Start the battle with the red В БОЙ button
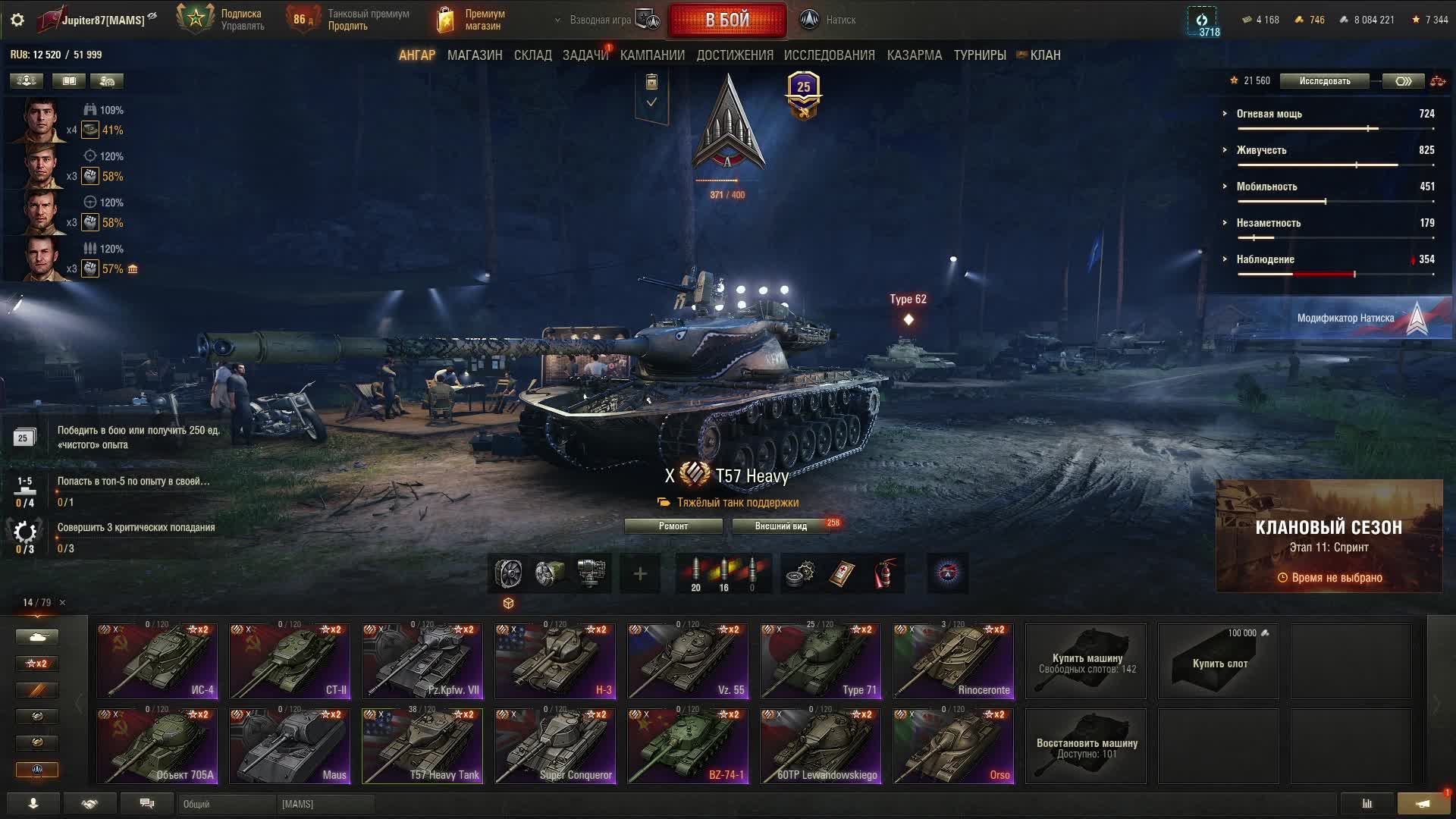Image resolution: width=1456 pixels, height=819 pixels. coord(726,20)
